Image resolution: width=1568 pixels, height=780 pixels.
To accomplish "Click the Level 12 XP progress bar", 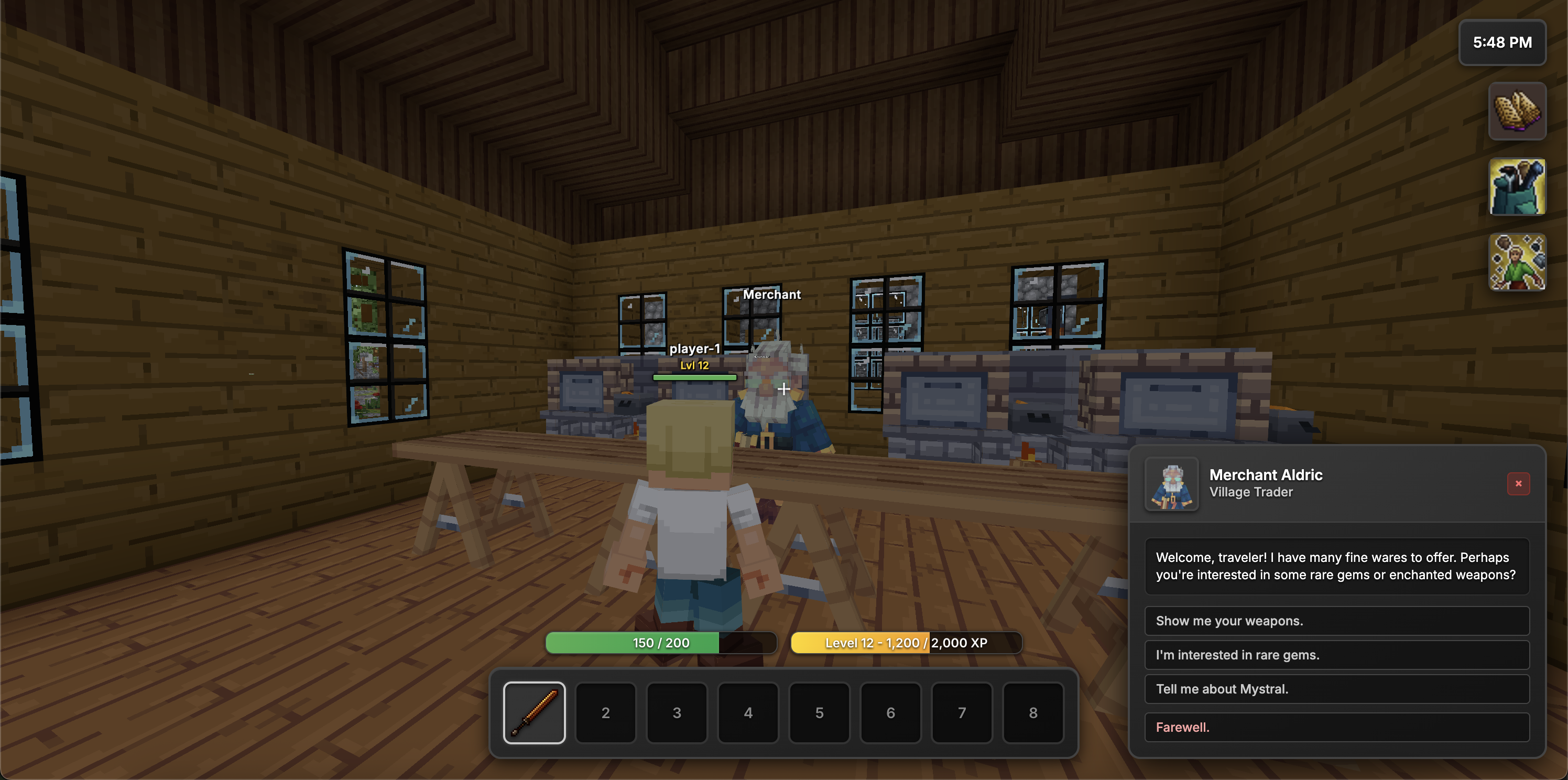I will click(x=906, y=642).
